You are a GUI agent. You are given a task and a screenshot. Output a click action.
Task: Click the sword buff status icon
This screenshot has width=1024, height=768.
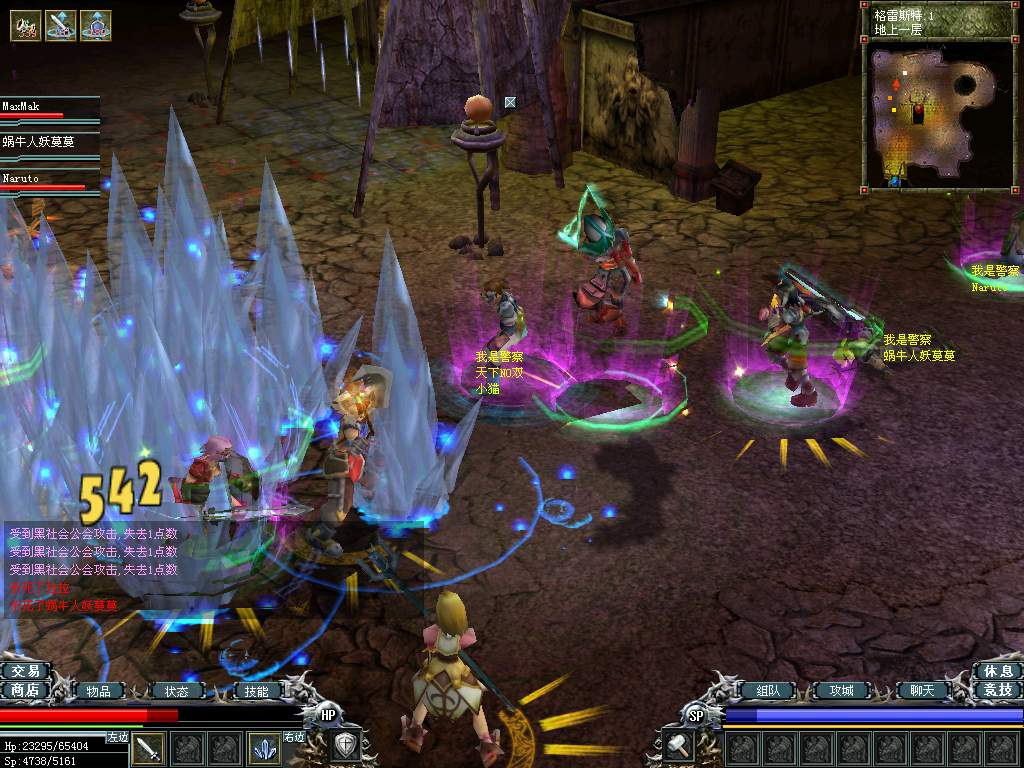[x=61, y=25]
